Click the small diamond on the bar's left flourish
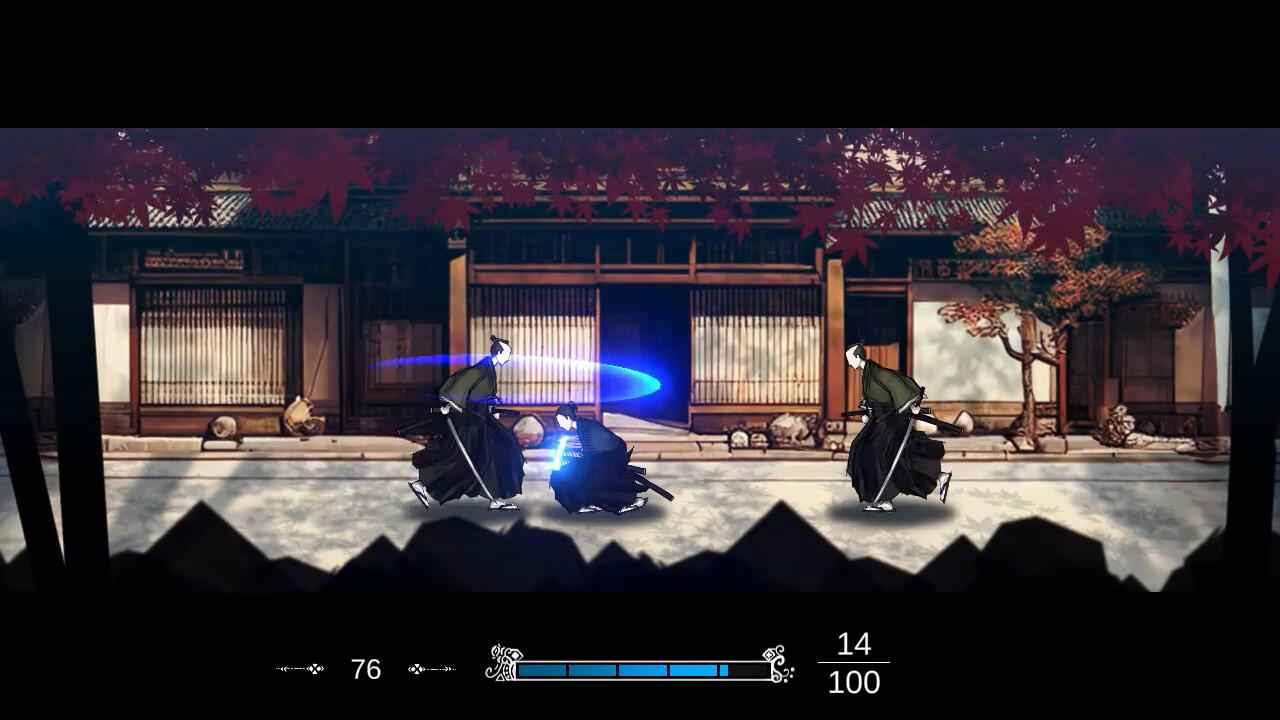 (x=516, y=654)
